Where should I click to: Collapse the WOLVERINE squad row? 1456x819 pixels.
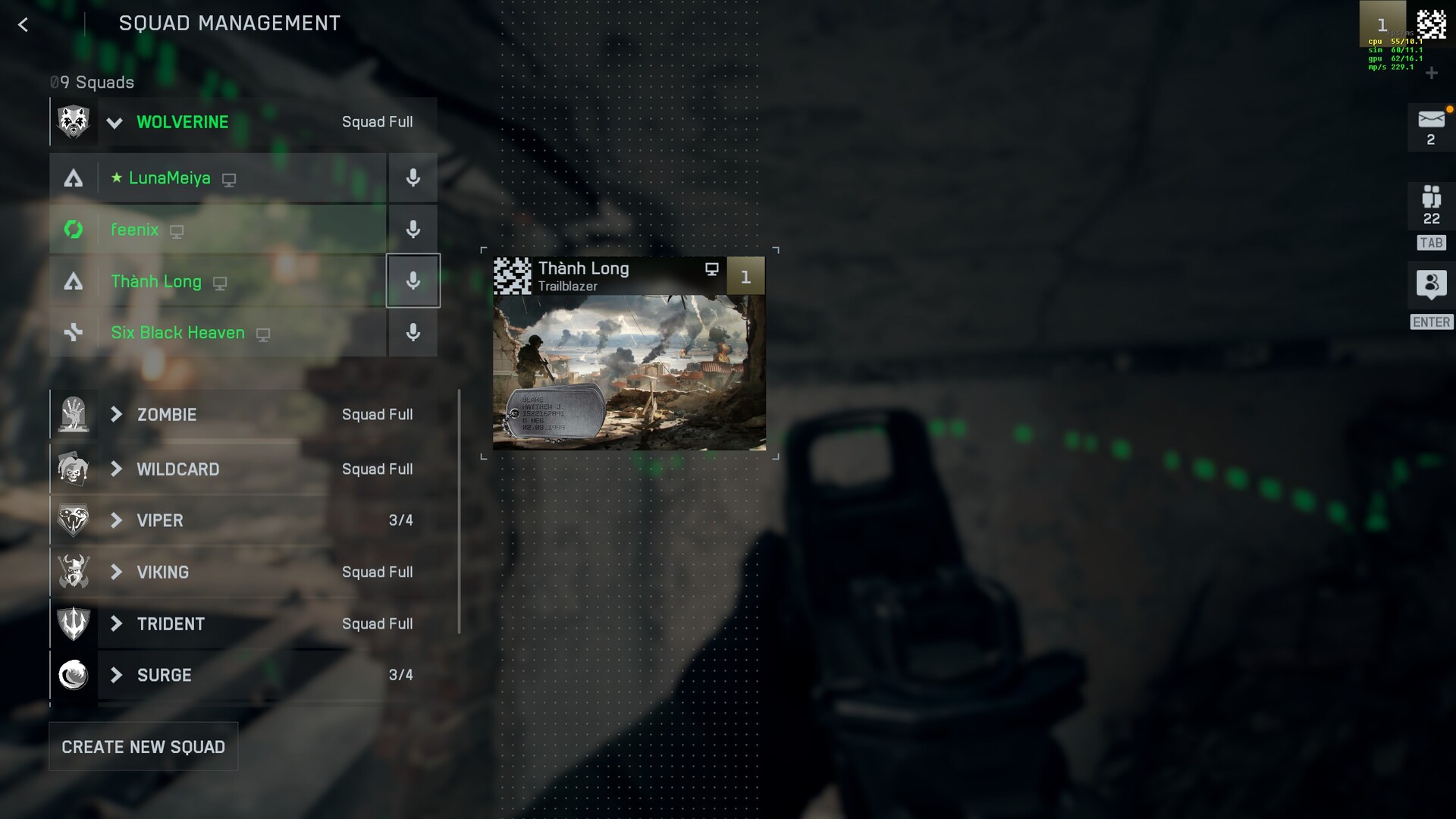(115, 122)
